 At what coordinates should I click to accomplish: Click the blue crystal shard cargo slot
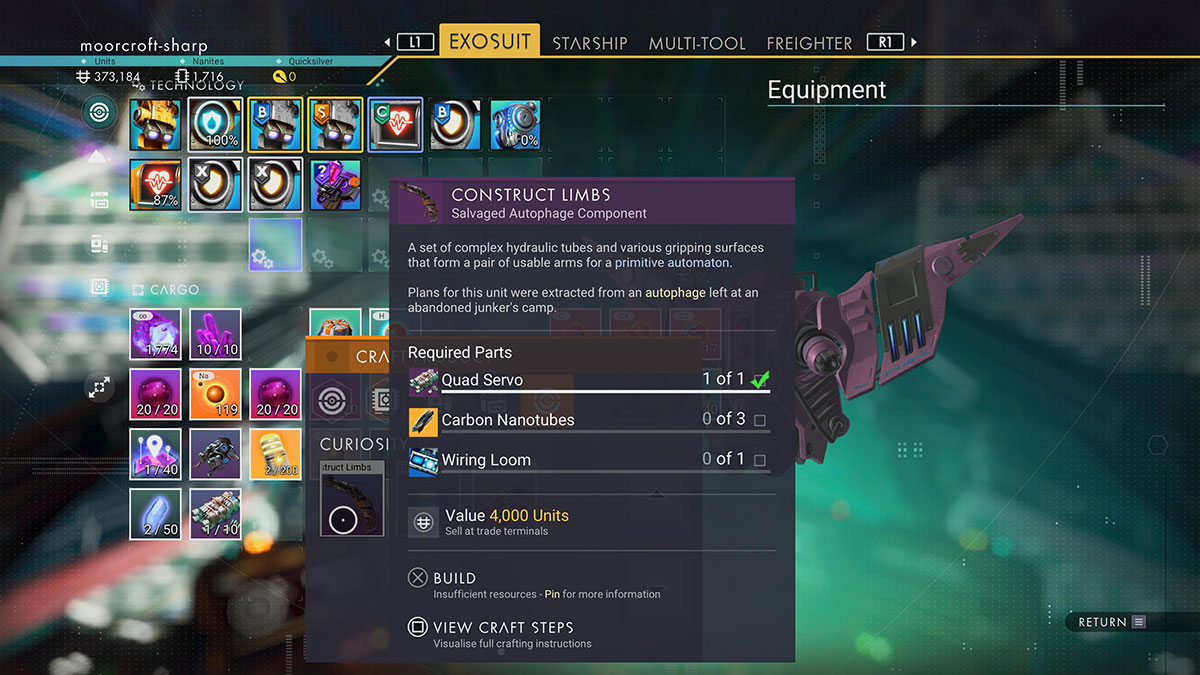pos(155,514)
